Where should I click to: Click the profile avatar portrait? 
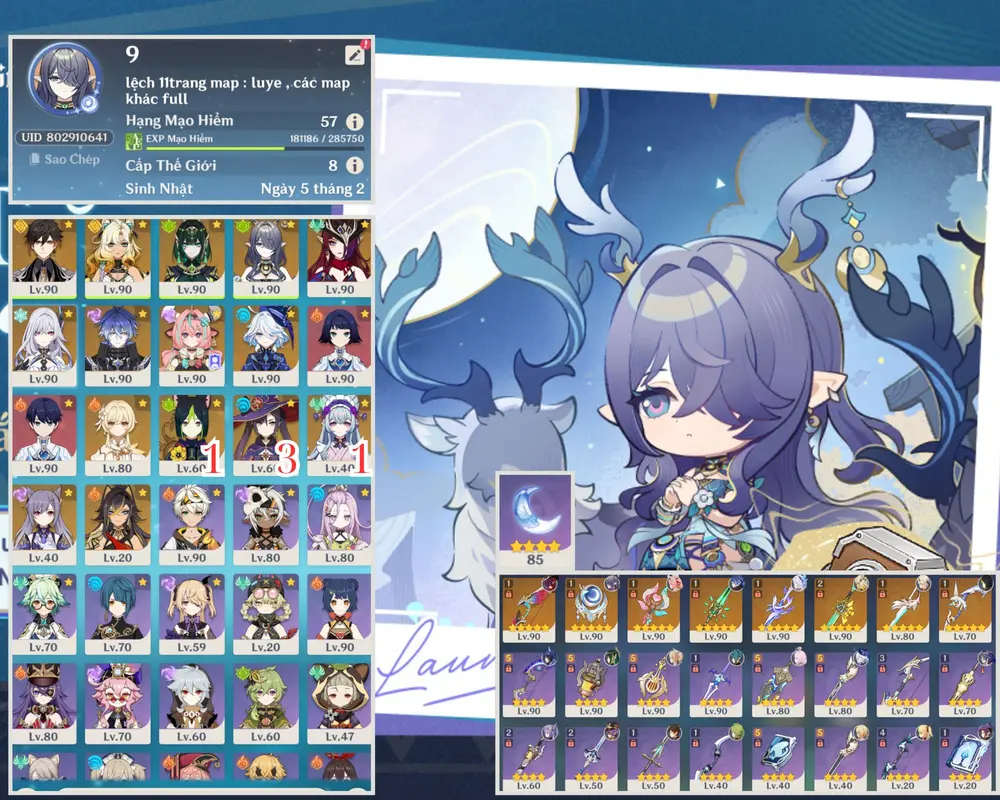tap(65, 78)
